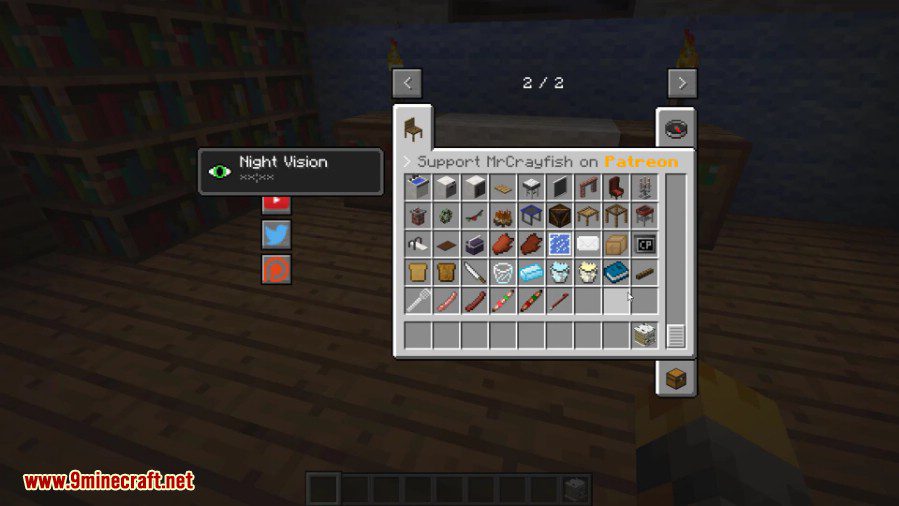This screenshot has height=506, width=899.
Task: Click the creative inventory scrollbar handle
Action: [676, 335]
